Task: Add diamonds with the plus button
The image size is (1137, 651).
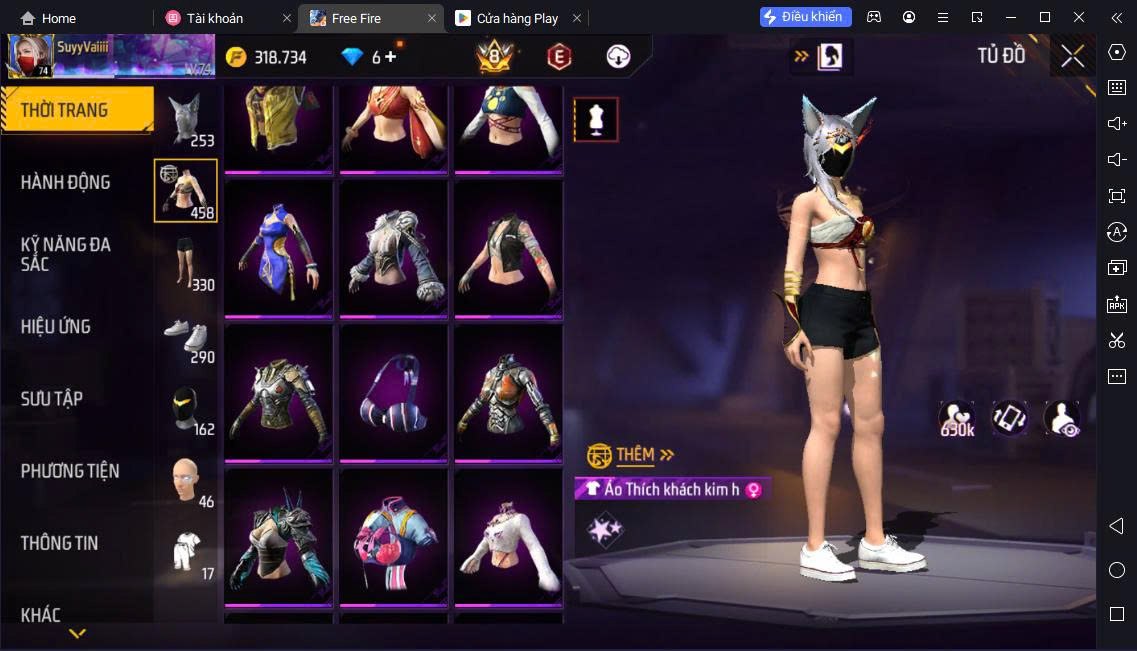Action: coord(390,57)
